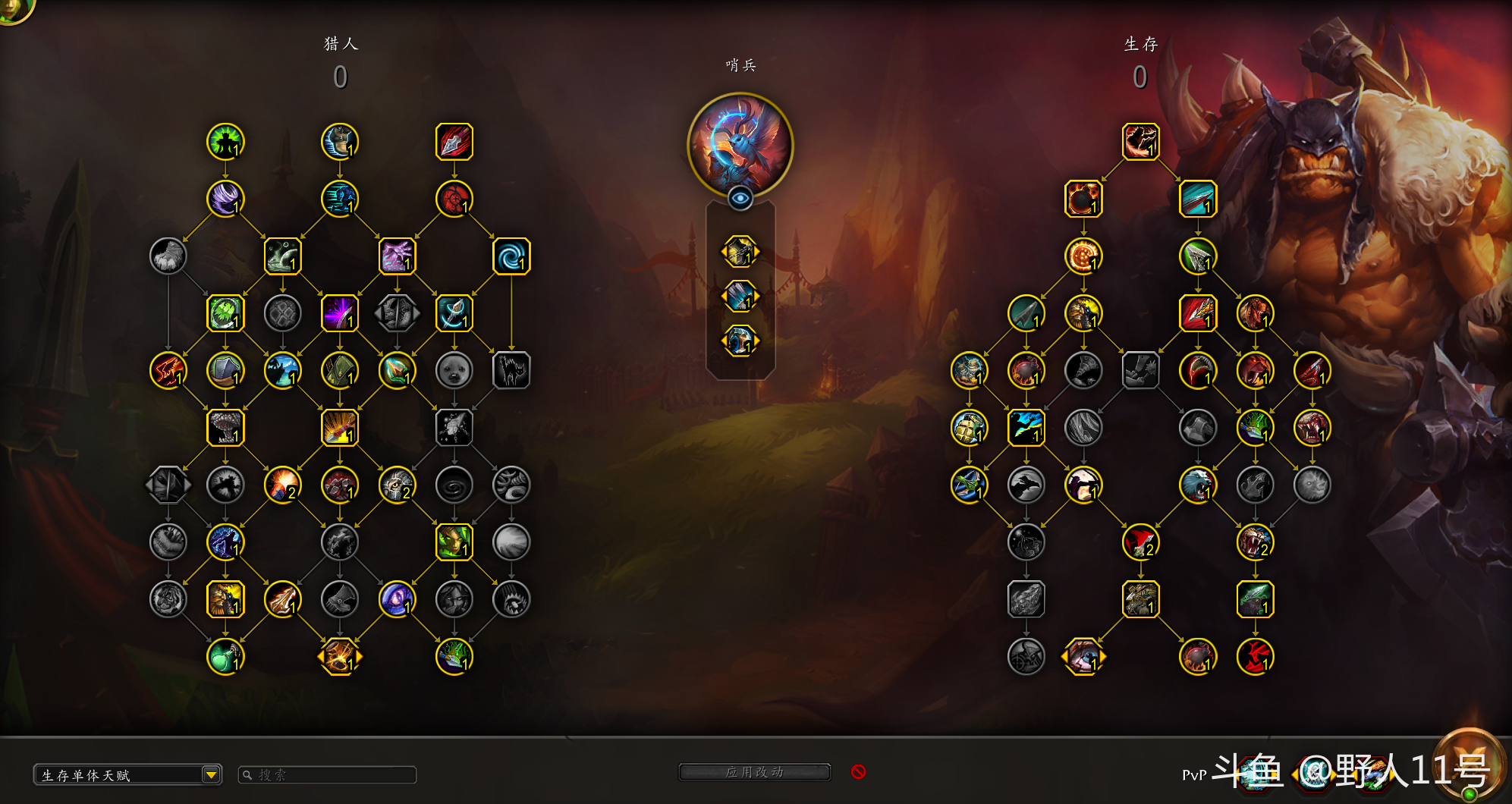Select the green silhouette talent node
The image size is (1512, 804).
point(225,142)
